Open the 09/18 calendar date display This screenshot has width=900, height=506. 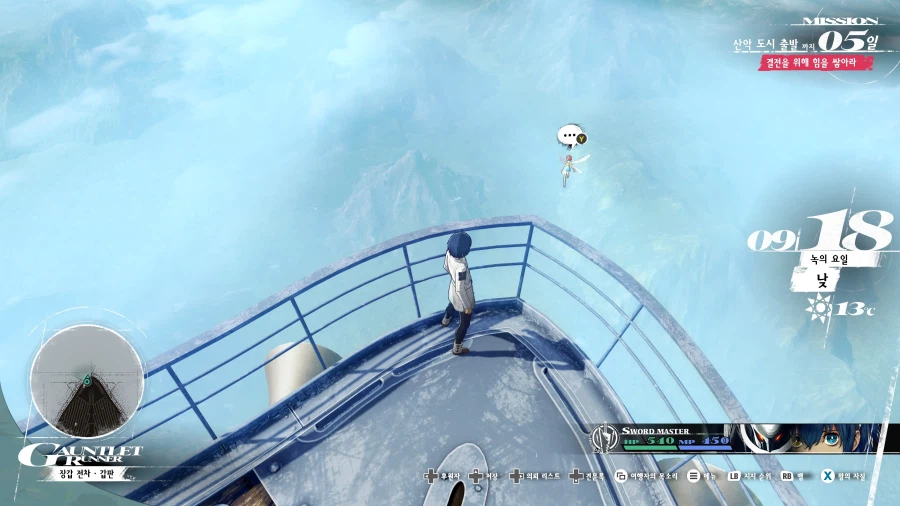(x=820, y=234)
